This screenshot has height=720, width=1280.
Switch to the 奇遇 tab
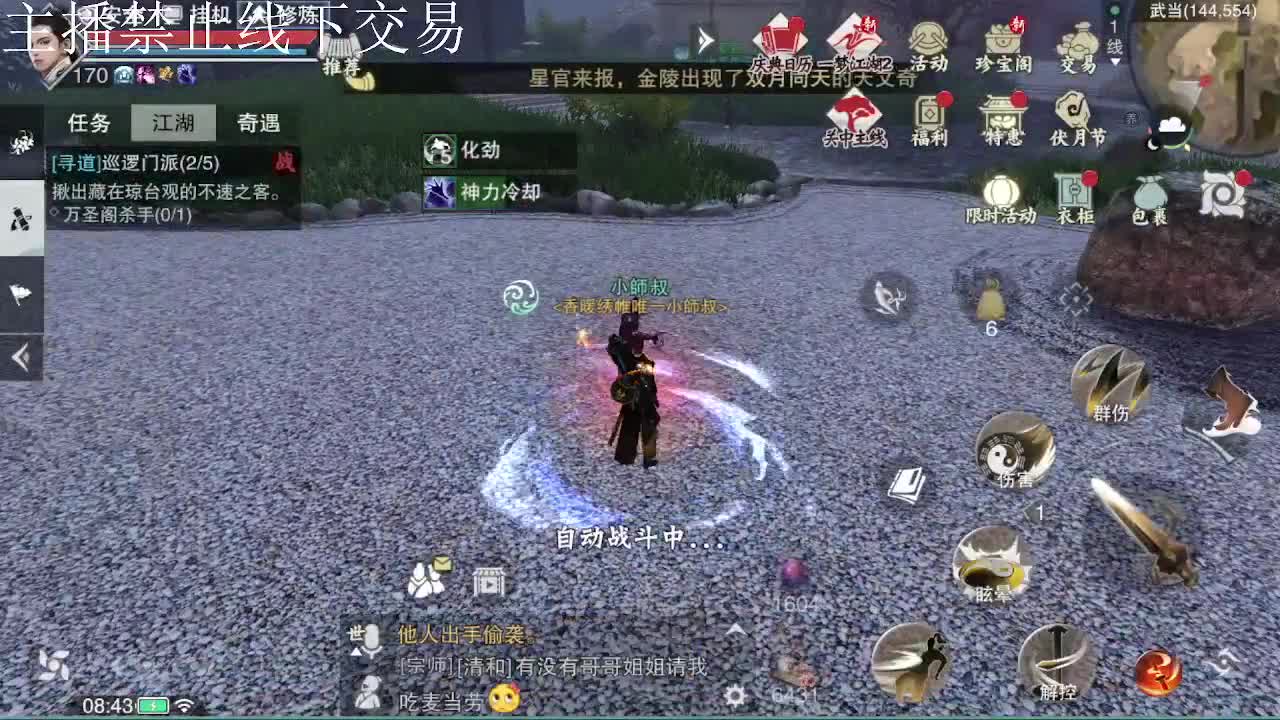coord(257,122)
